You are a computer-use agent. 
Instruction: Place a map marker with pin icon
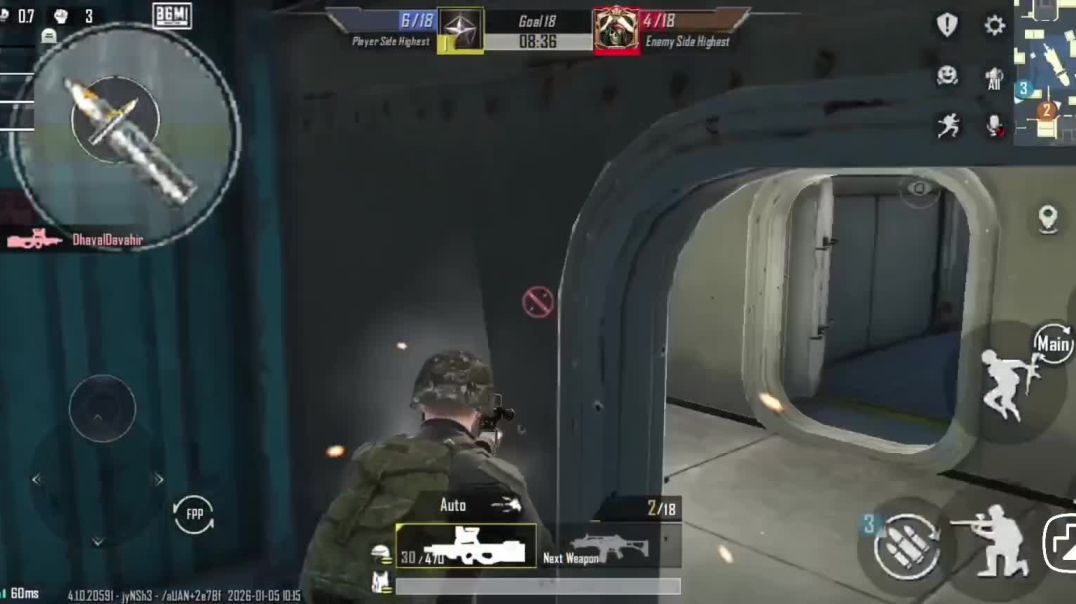(x=1047, y=218)
